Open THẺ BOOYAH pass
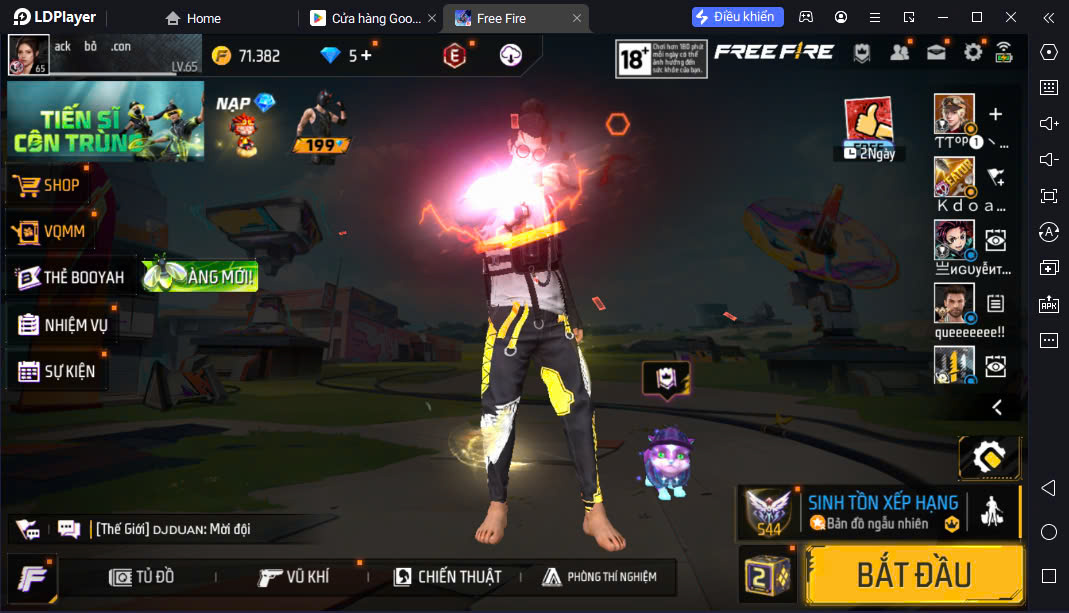The height and width of the screenshot is (613, 1069). tap(72, 277)
